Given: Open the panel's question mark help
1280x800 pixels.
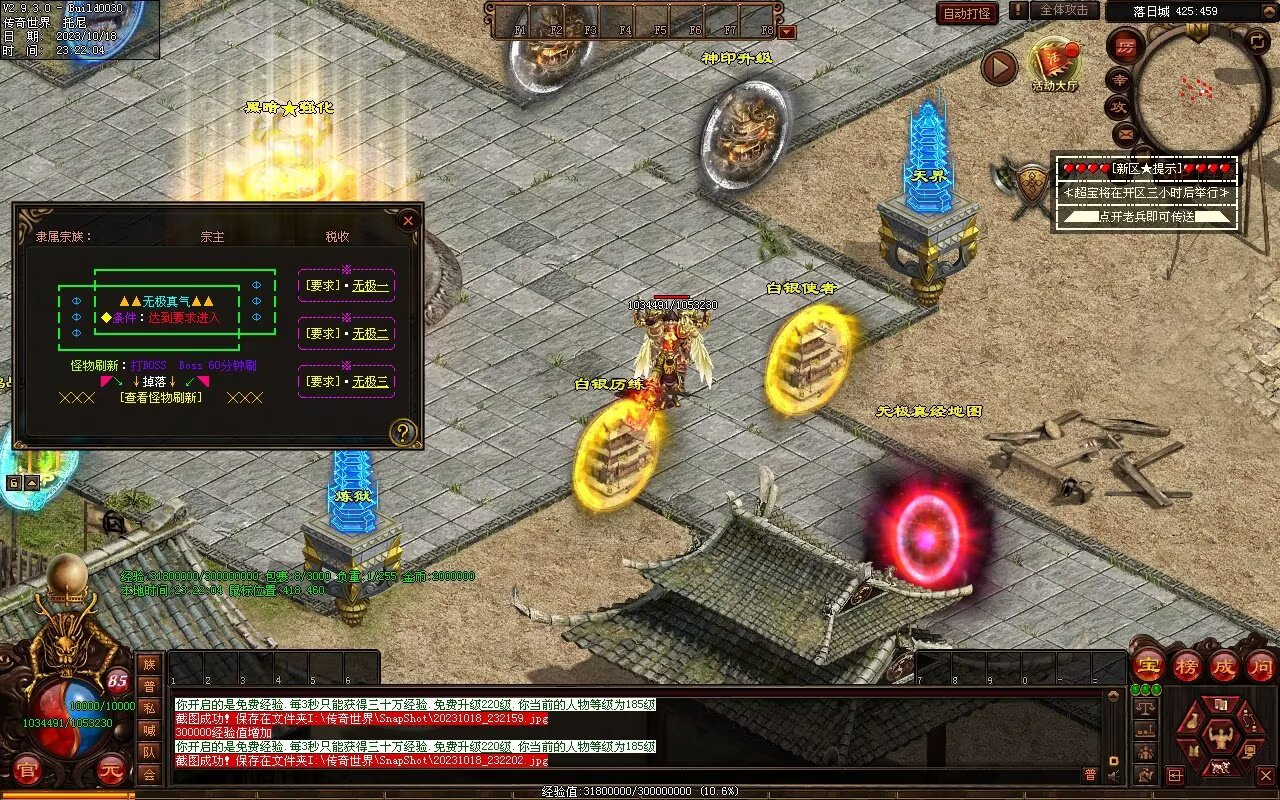Looking at the screenshot, I should click(402, 432).
